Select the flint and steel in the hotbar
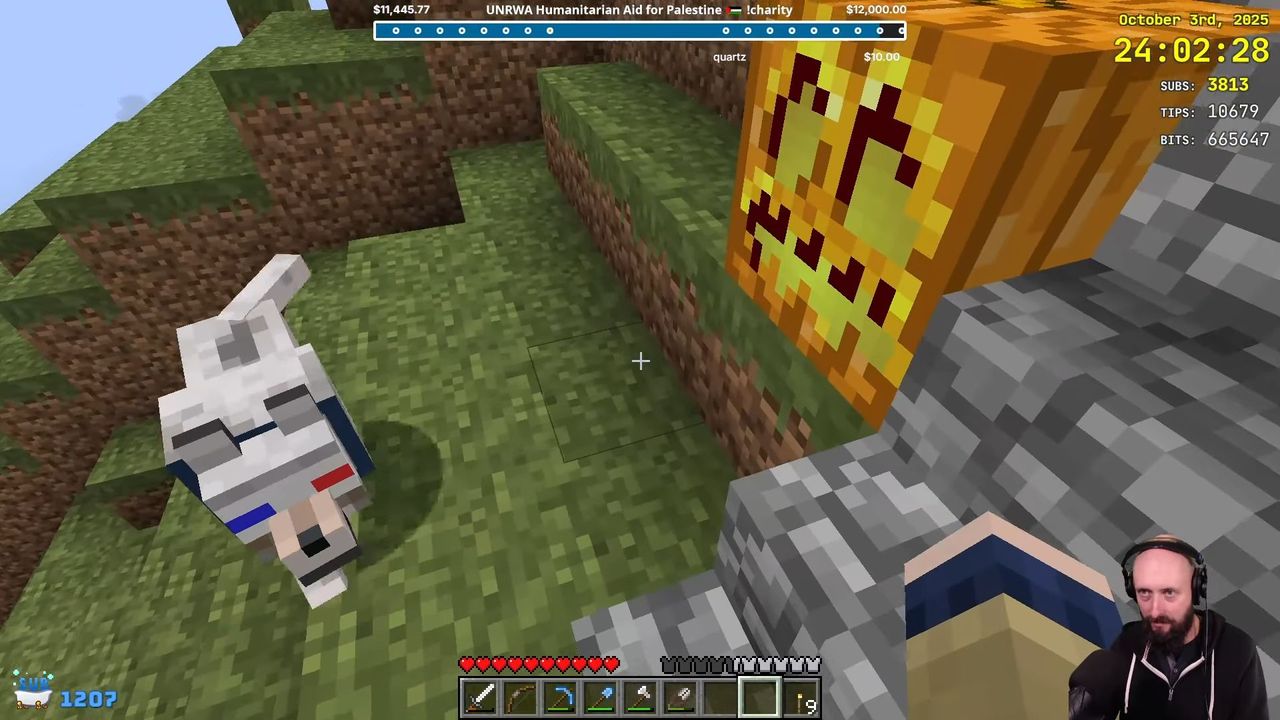 point(681,696)
